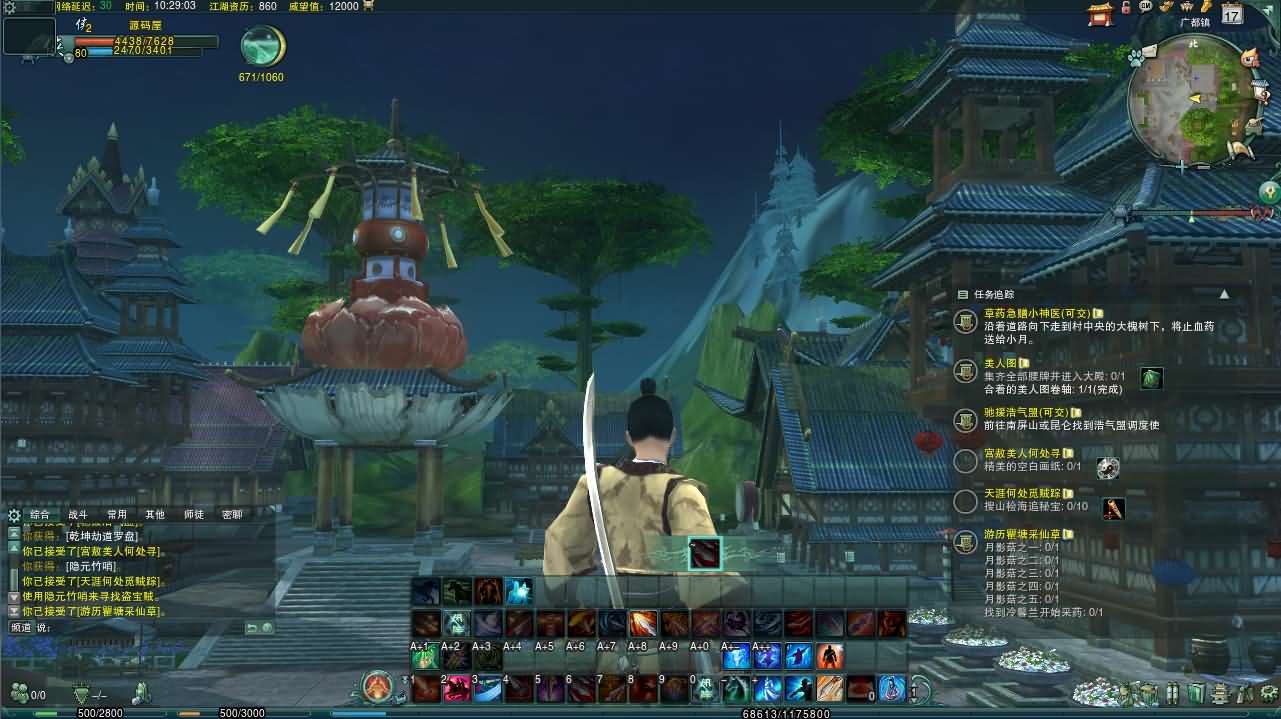Viewport: 1281px width, 719px height.
Task: Click the paw print icon beside minimap
Action: click(x=1135, y=59)
